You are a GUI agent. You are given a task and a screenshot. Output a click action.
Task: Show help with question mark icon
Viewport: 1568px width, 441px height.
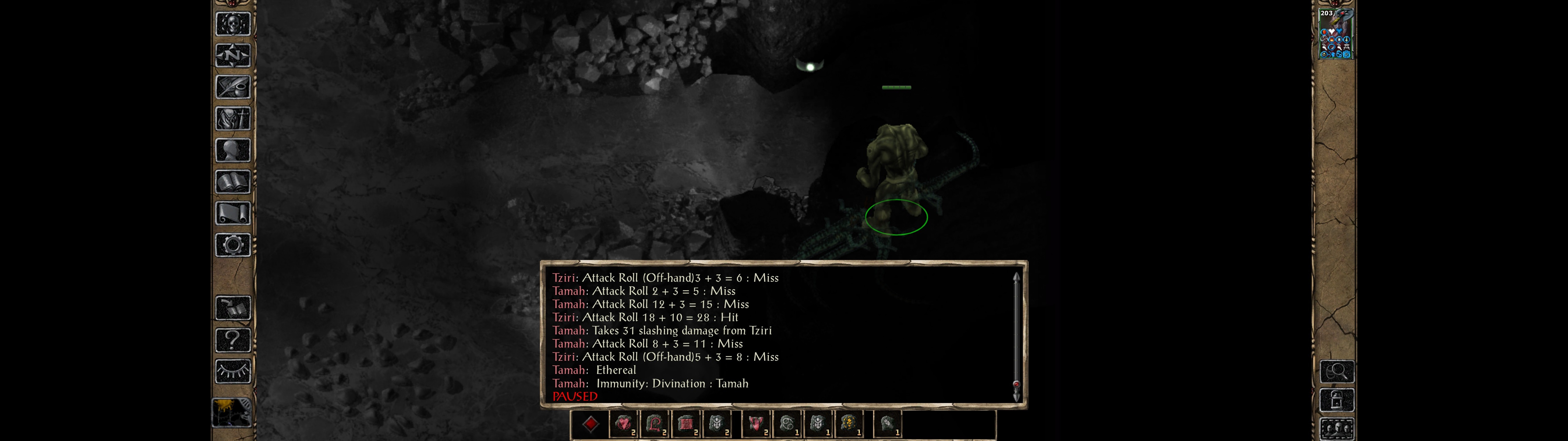tap(233, 340)
